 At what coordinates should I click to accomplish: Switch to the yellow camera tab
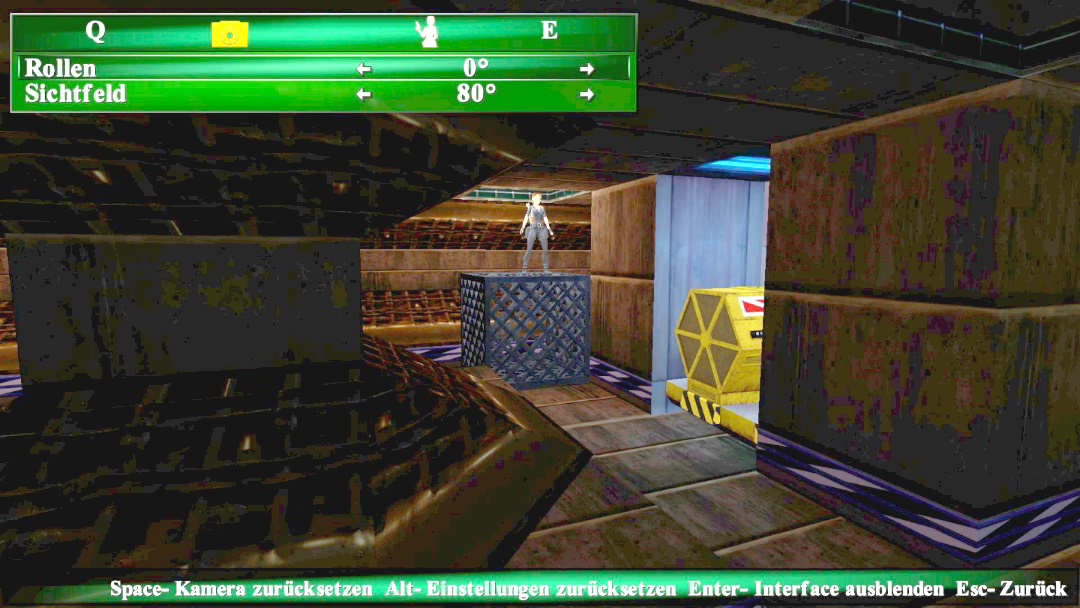tap(229, 34)
